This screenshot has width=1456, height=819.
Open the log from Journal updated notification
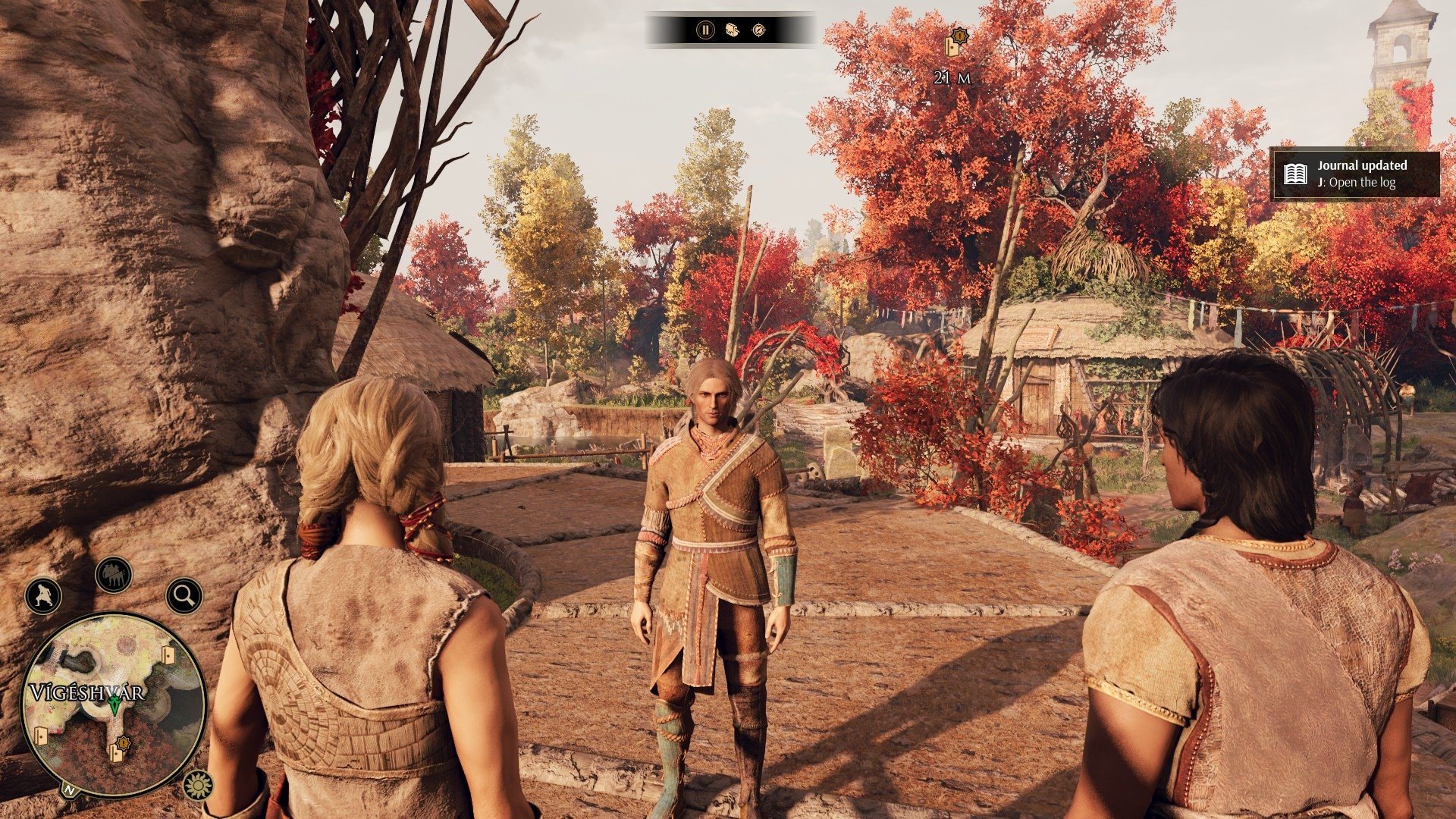[x=1354, y=174]
